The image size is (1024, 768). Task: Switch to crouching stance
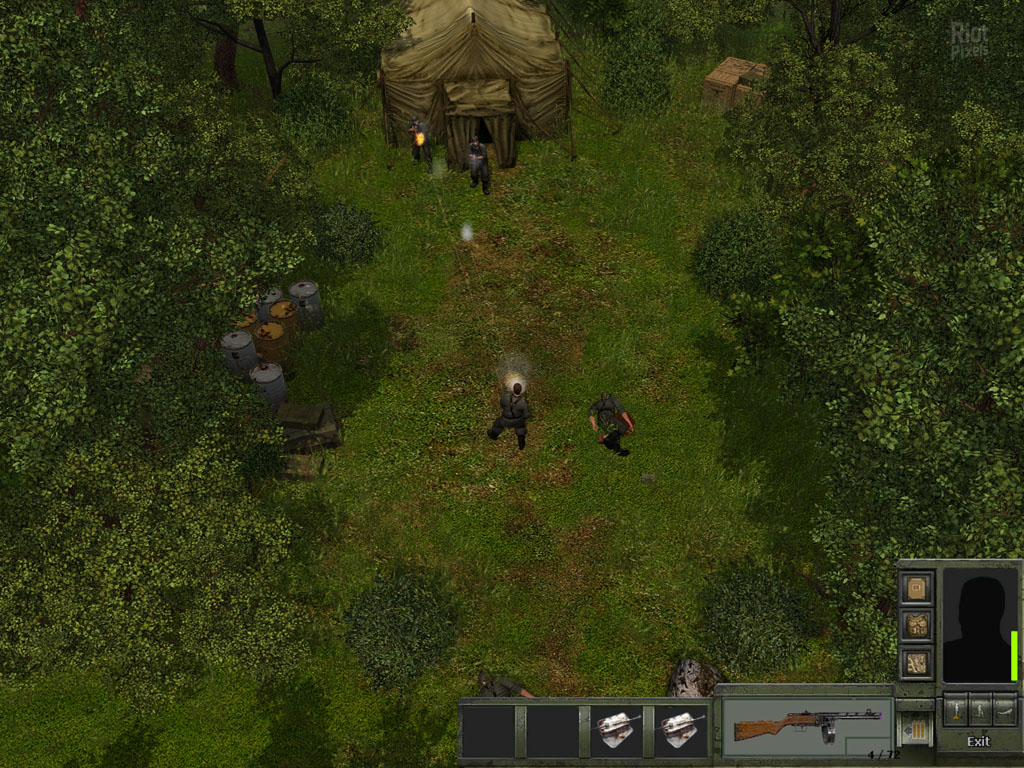tap(980, 708)
